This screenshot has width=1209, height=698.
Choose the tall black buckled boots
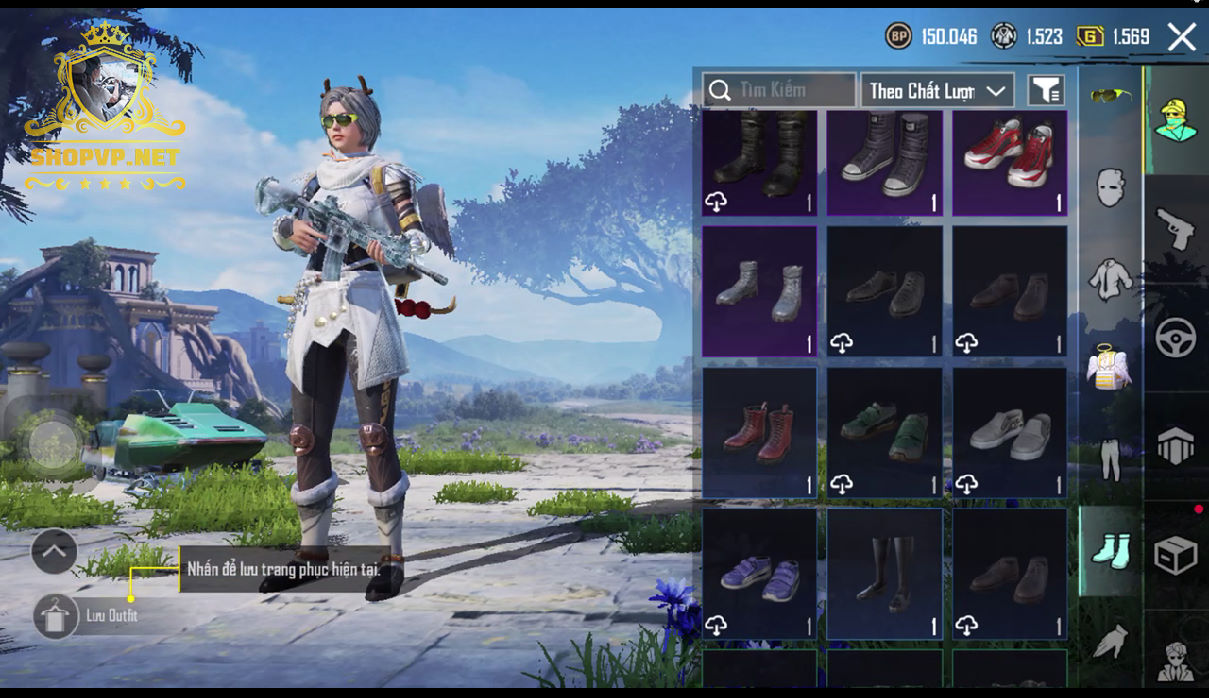[x=759, y=162]
